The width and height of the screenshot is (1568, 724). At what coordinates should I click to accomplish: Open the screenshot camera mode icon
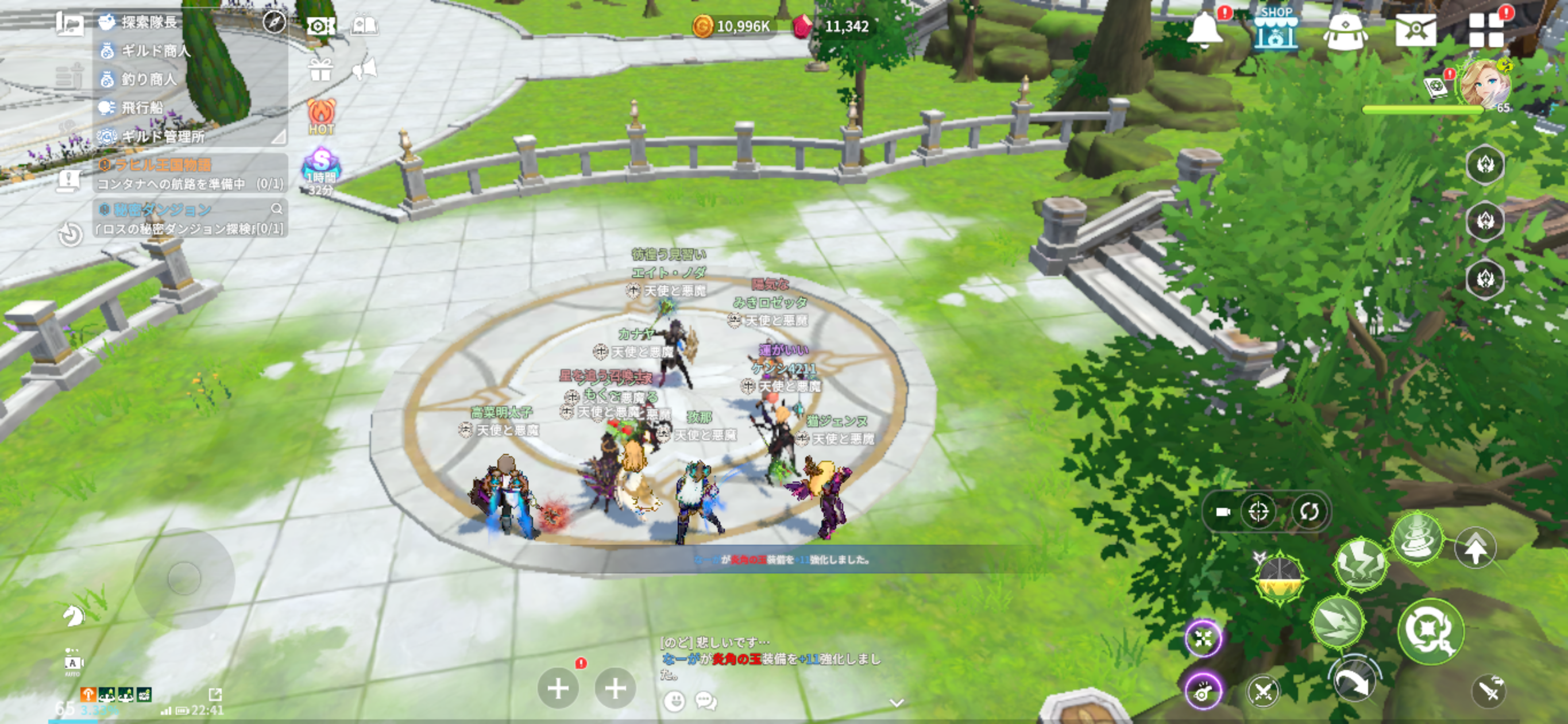click(x=321, y=26)
